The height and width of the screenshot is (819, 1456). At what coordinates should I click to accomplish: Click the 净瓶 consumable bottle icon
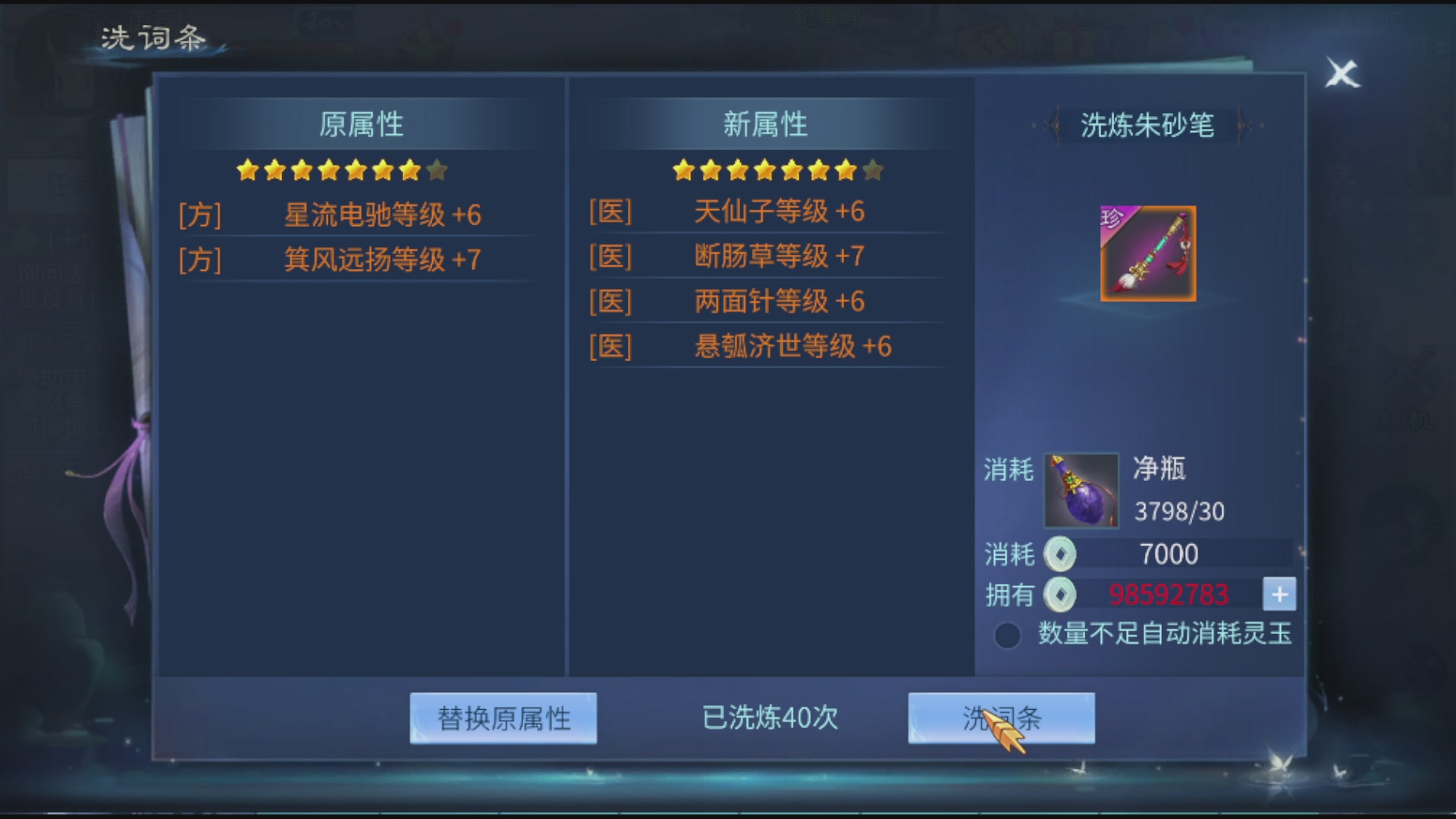pos(1082,491)
